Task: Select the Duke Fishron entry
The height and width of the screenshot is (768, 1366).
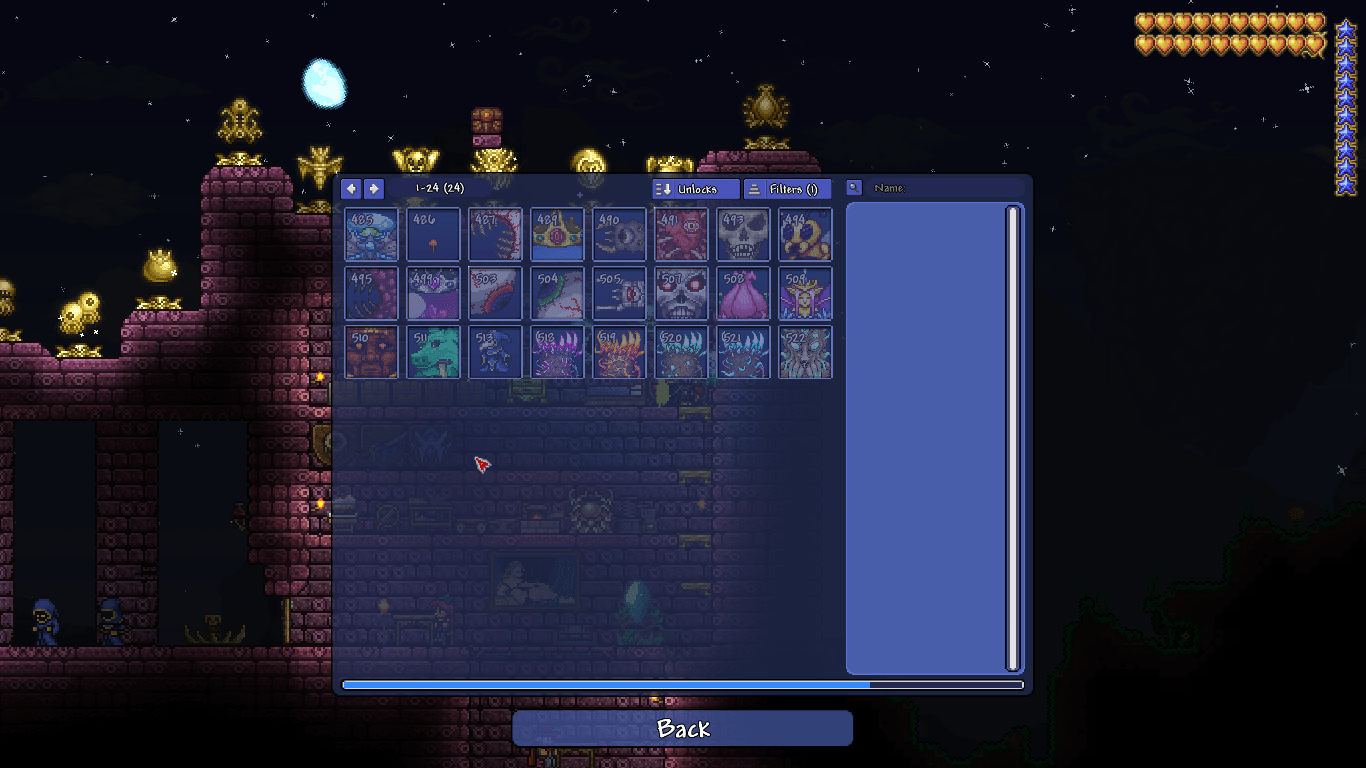Action: 433,352
